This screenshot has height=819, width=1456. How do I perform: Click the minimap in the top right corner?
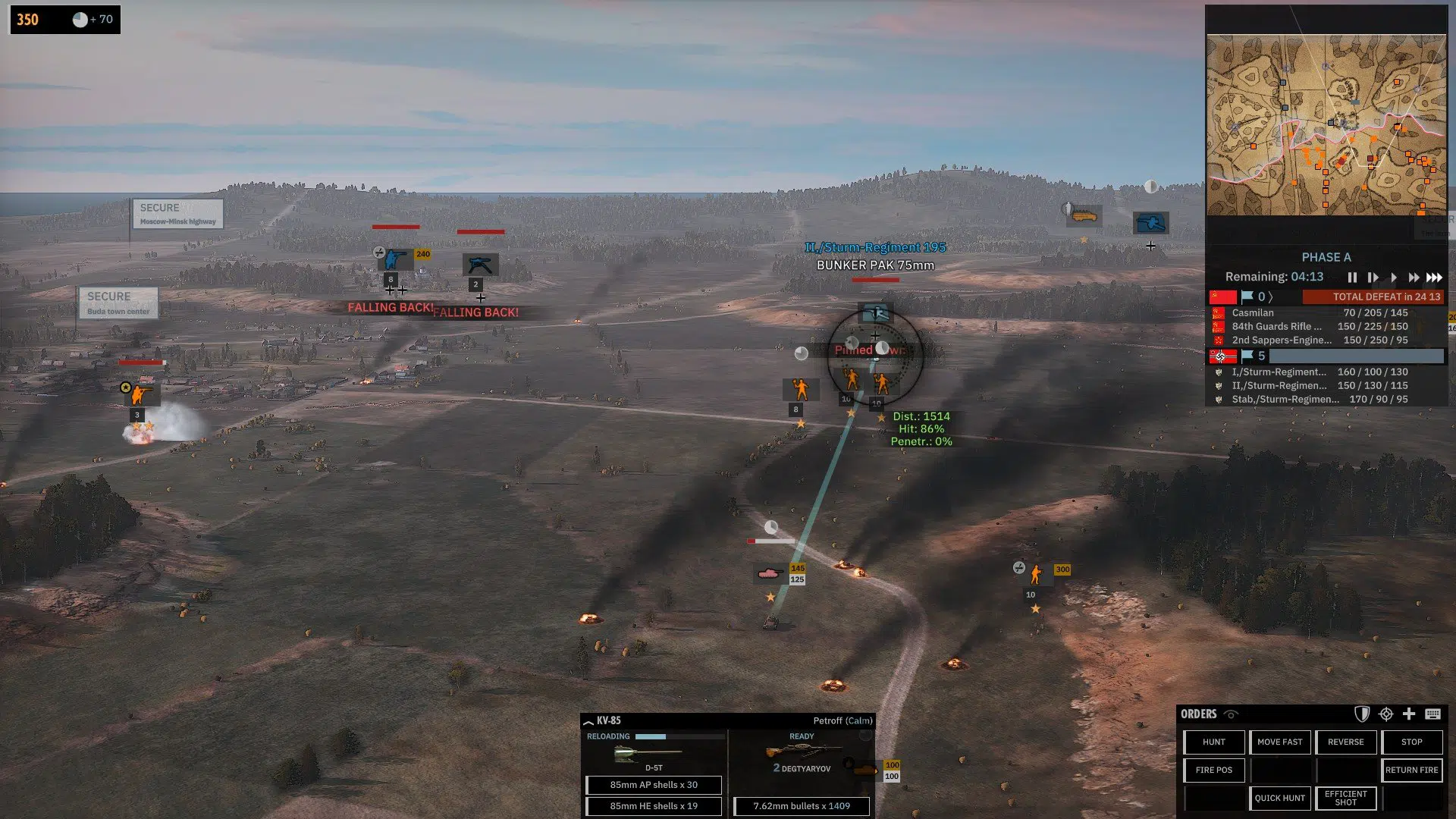pos(1327,121)
